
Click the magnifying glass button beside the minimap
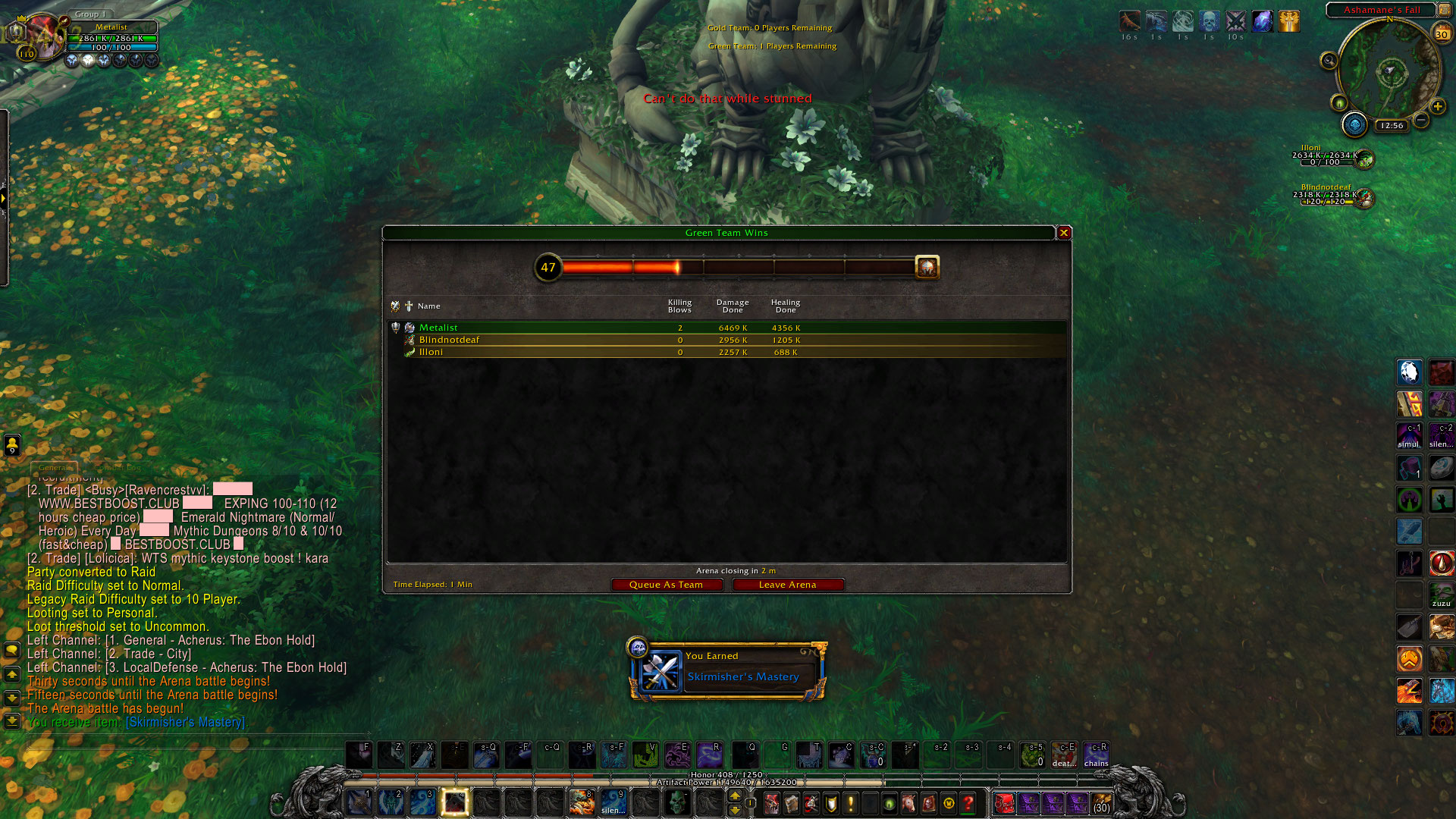coord(1329,61)
